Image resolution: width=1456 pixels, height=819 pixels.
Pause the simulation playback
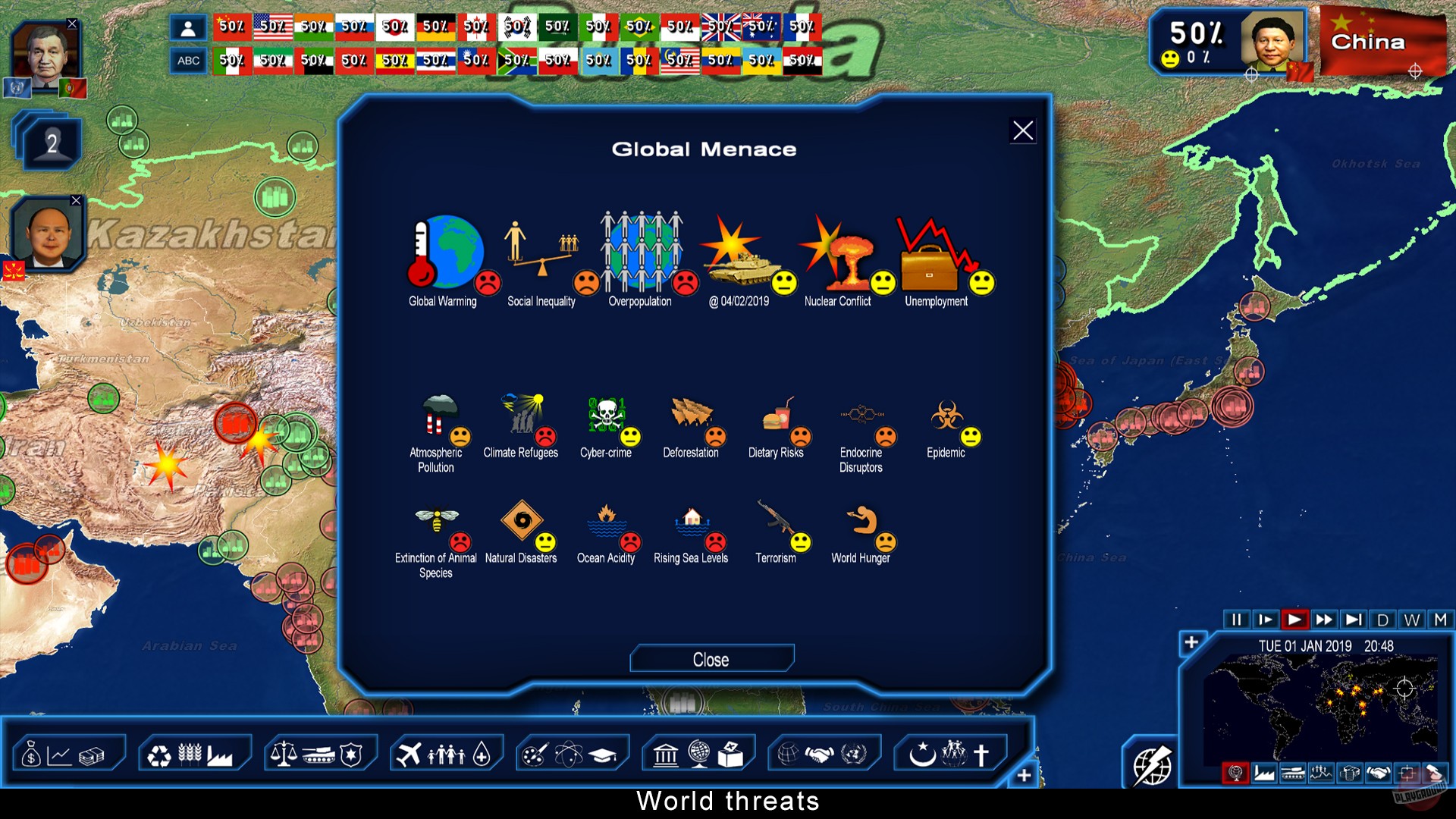tap(1237, 620)
